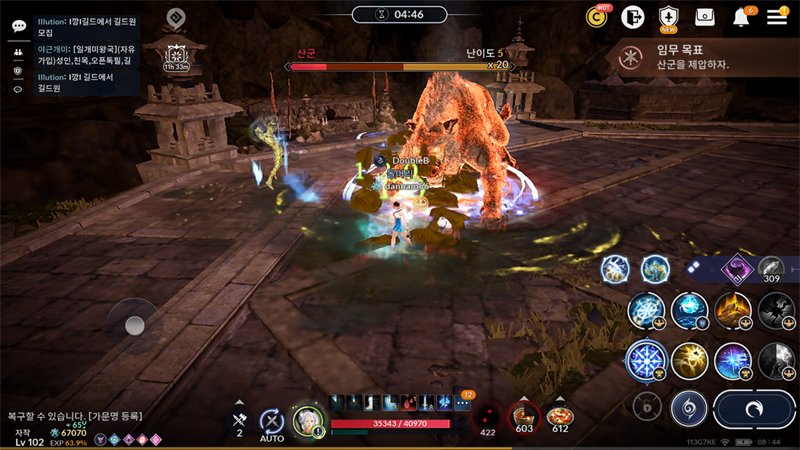Toggle AUTO combat mode
Screen dimensions: 800x450
[272, 421]
